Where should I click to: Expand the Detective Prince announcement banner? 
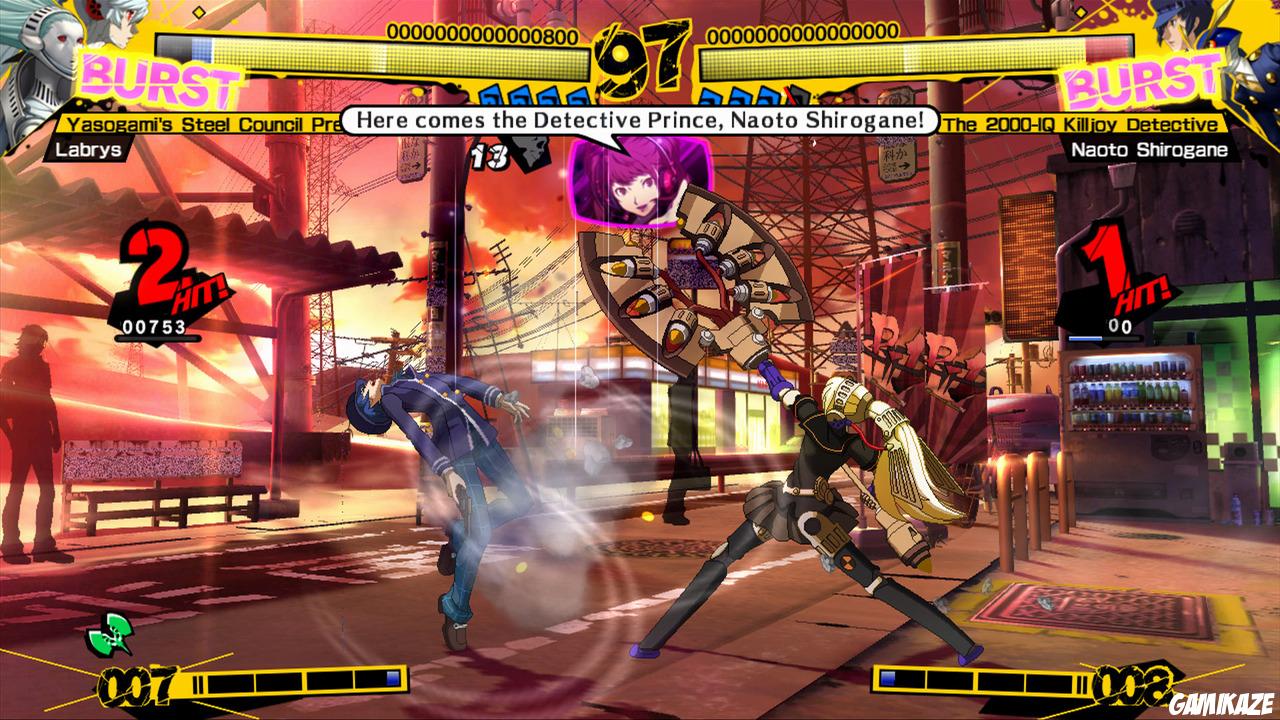(x=640, y=122)
